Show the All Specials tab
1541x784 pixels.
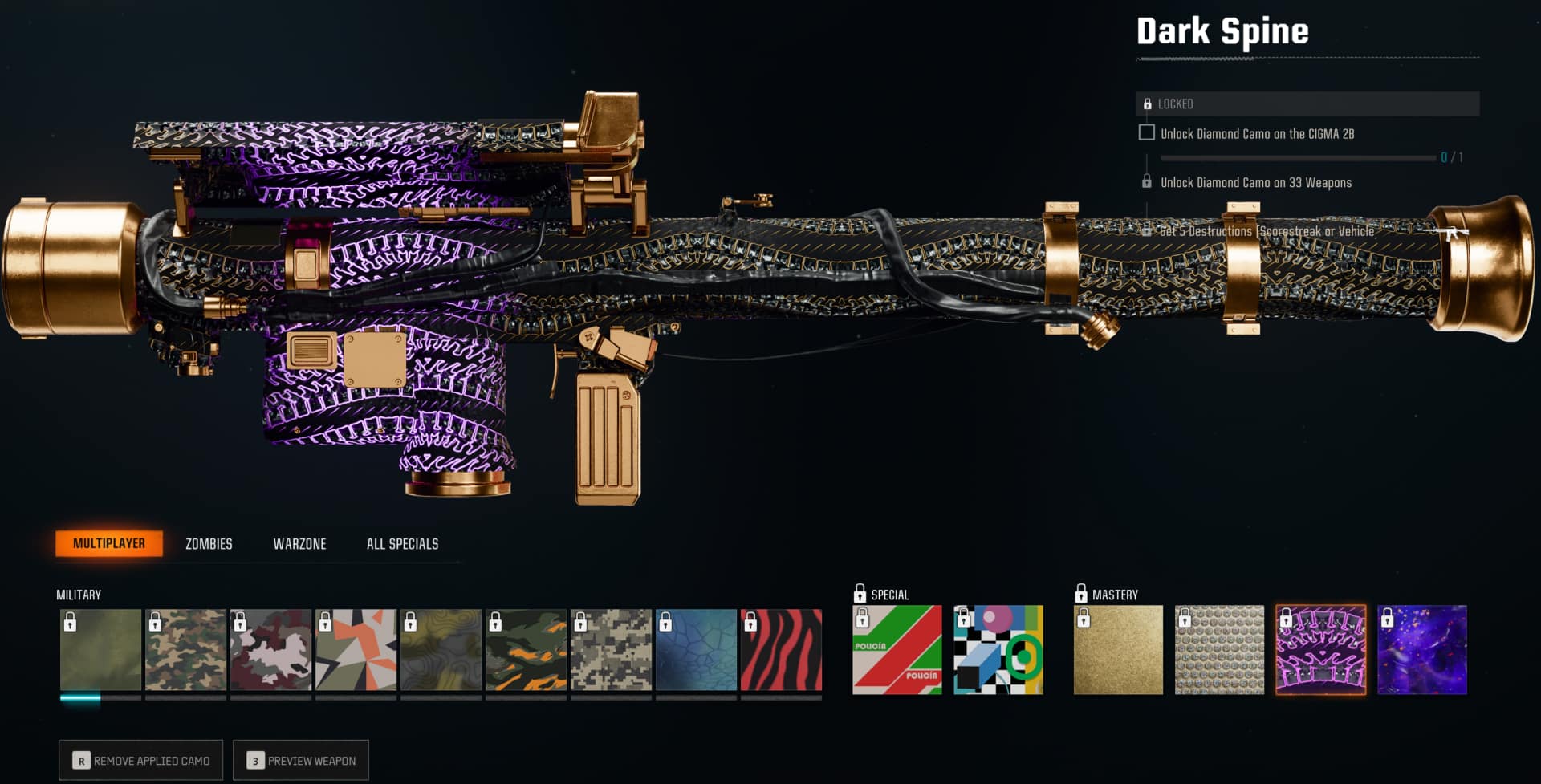click(402, 544)
